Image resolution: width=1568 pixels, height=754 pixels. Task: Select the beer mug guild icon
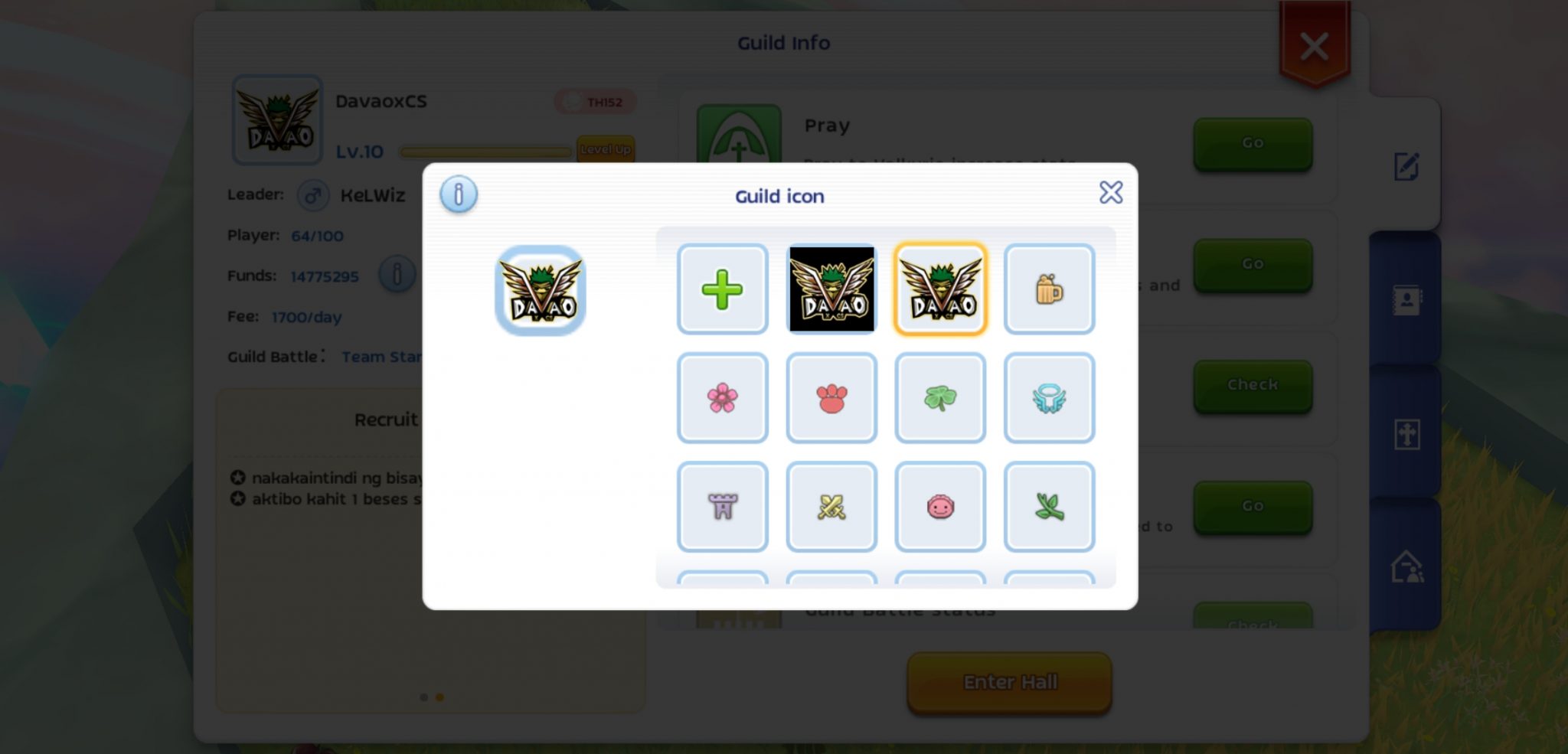(x=1050, y=289)
